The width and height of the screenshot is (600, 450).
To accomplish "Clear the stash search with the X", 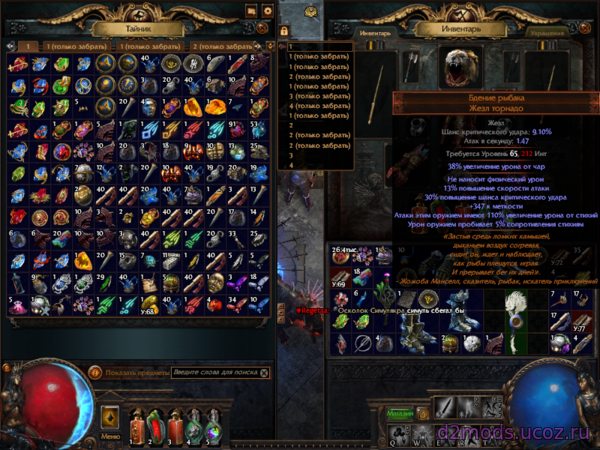I will (x=264, y=372).
